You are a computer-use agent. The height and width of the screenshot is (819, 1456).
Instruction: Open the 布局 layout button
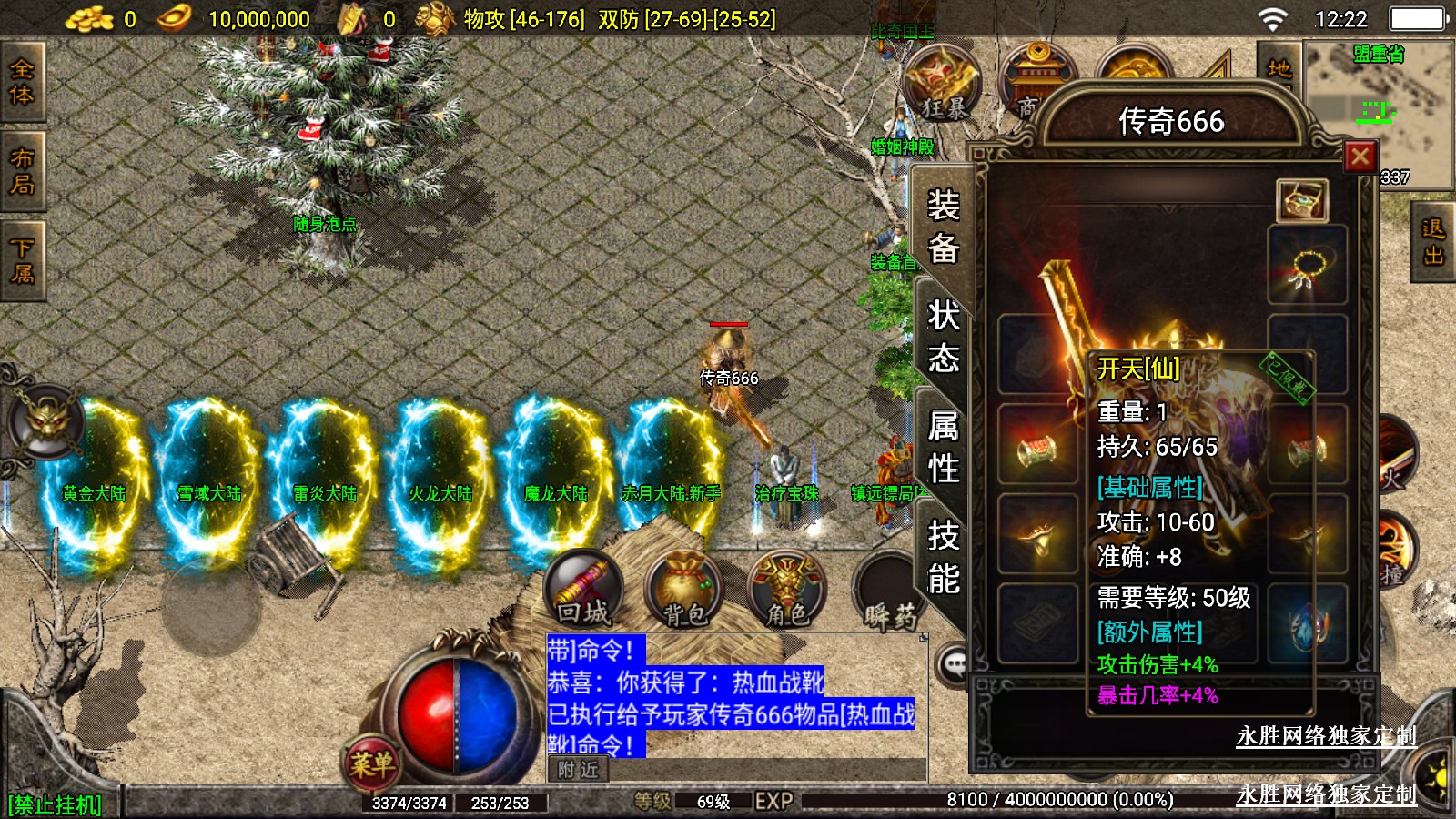[22, 171]
